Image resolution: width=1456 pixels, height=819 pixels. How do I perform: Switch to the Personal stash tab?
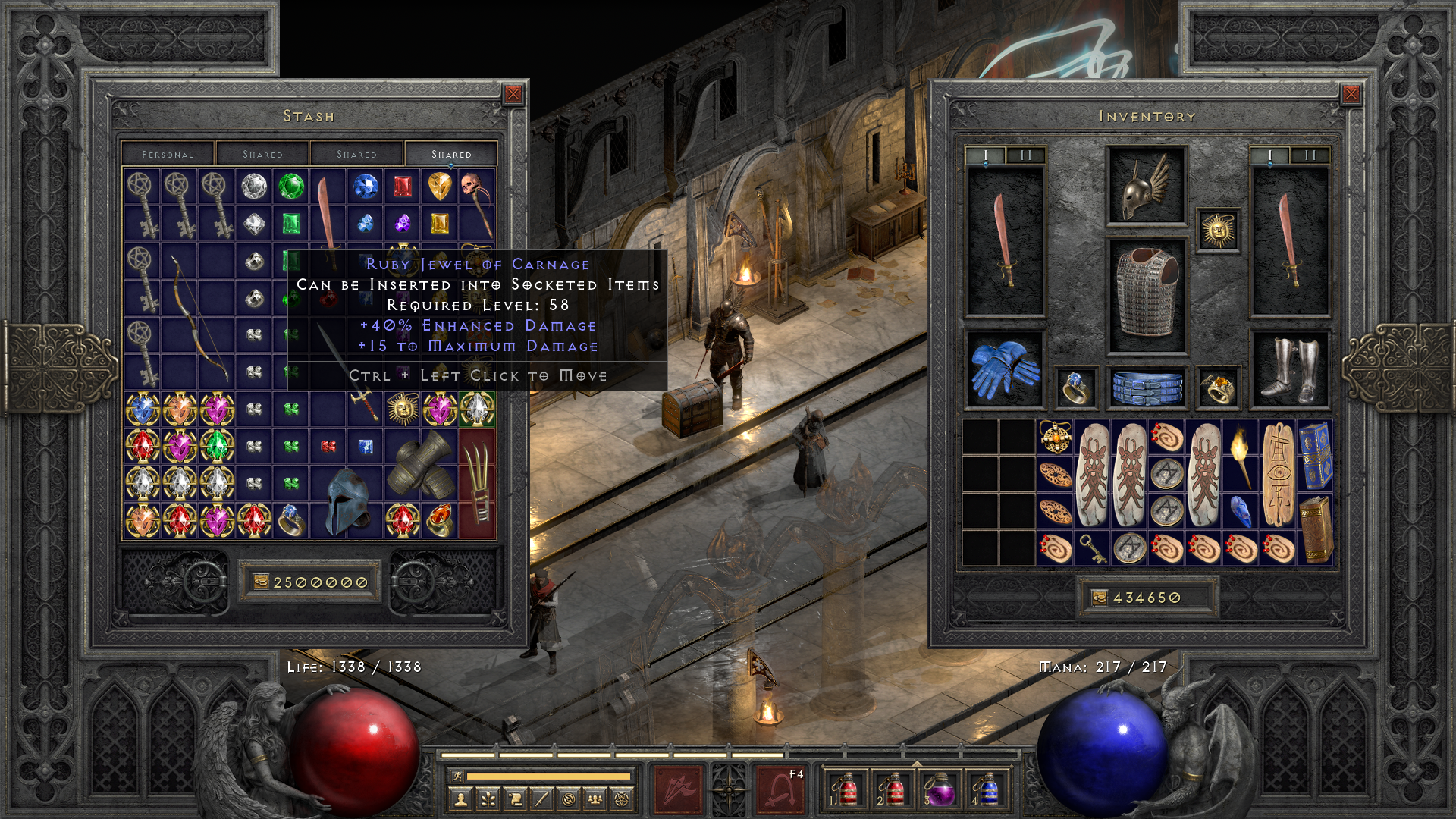click(168, 154)
